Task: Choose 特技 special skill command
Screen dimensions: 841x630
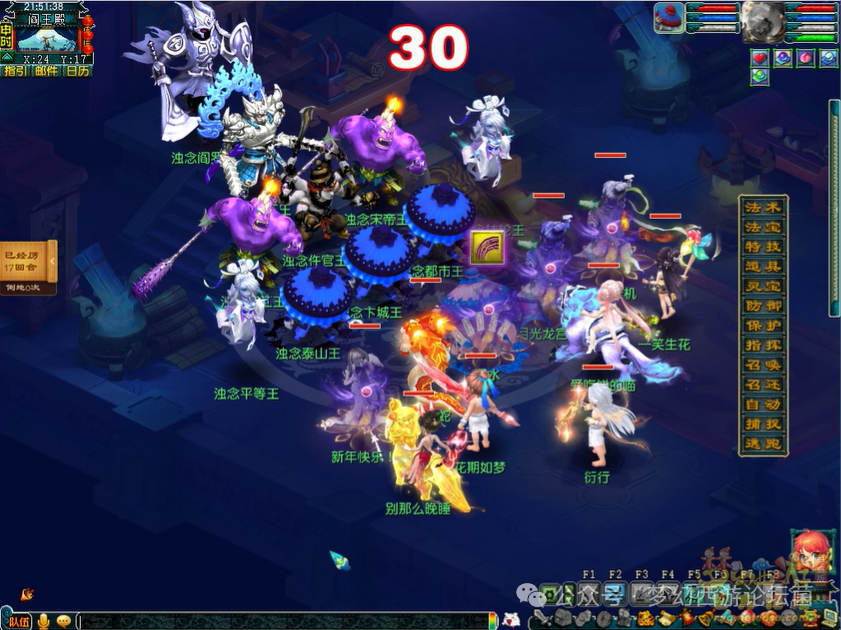Action: (x=763, y=246)
